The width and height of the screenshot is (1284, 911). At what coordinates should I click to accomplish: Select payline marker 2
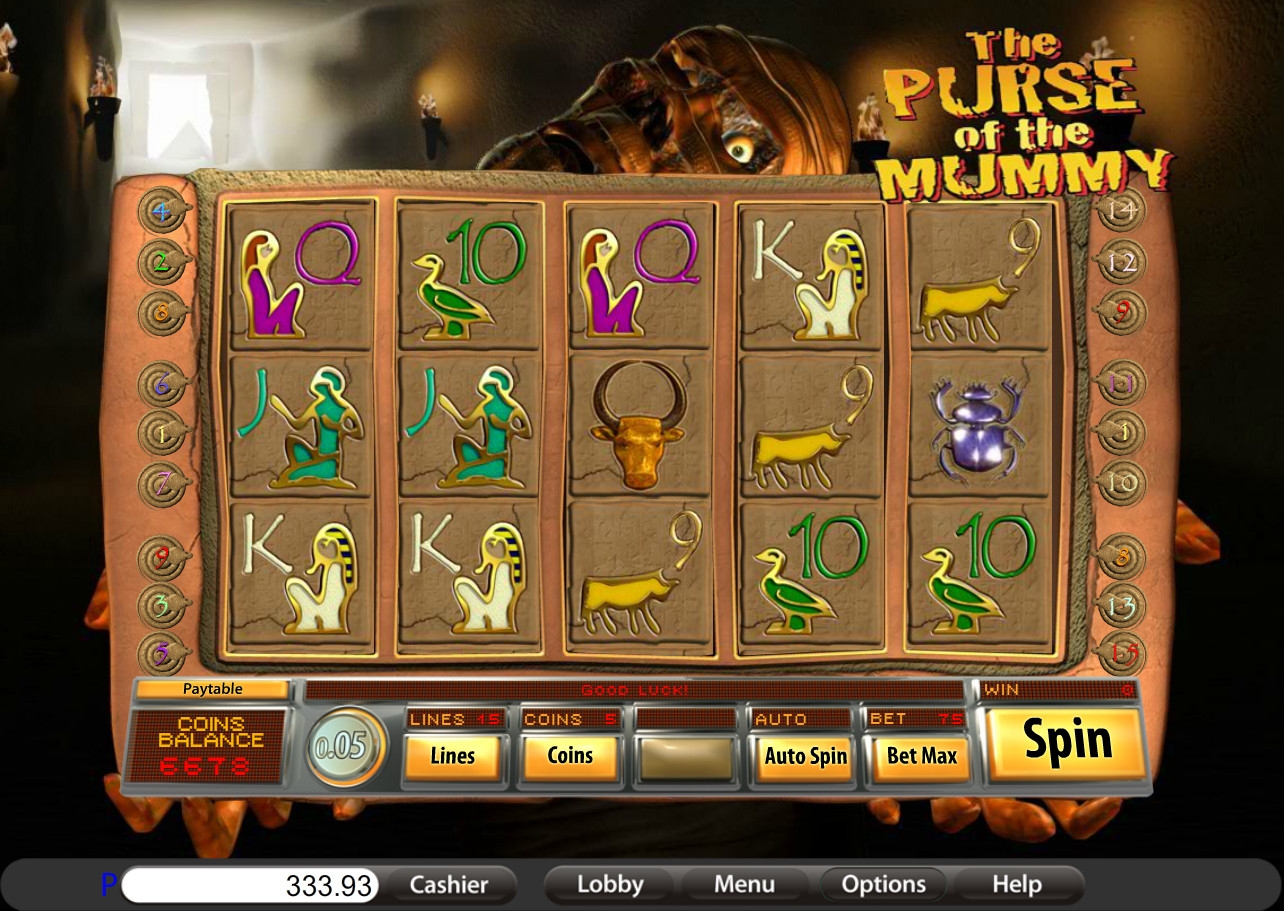[160, 263]
